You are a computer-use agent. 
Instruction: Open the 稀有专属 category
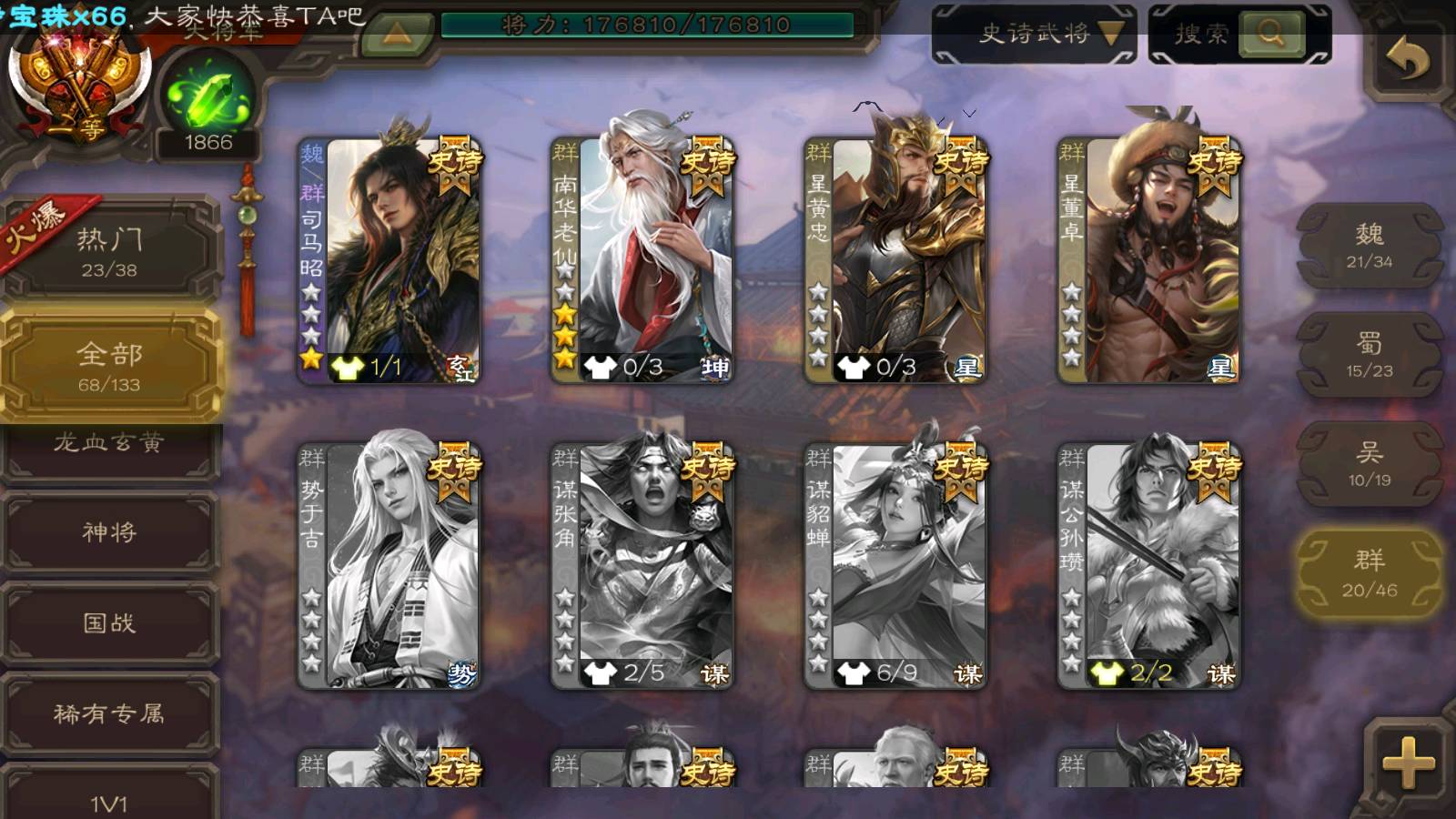pyautogui.click(x=109, y=713)
